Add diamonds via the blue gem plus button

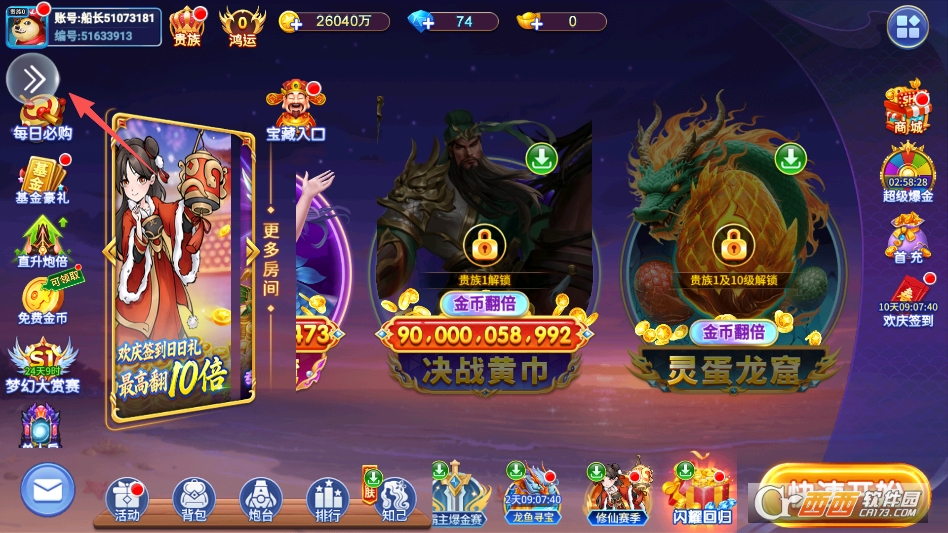[x=421, y=22]
